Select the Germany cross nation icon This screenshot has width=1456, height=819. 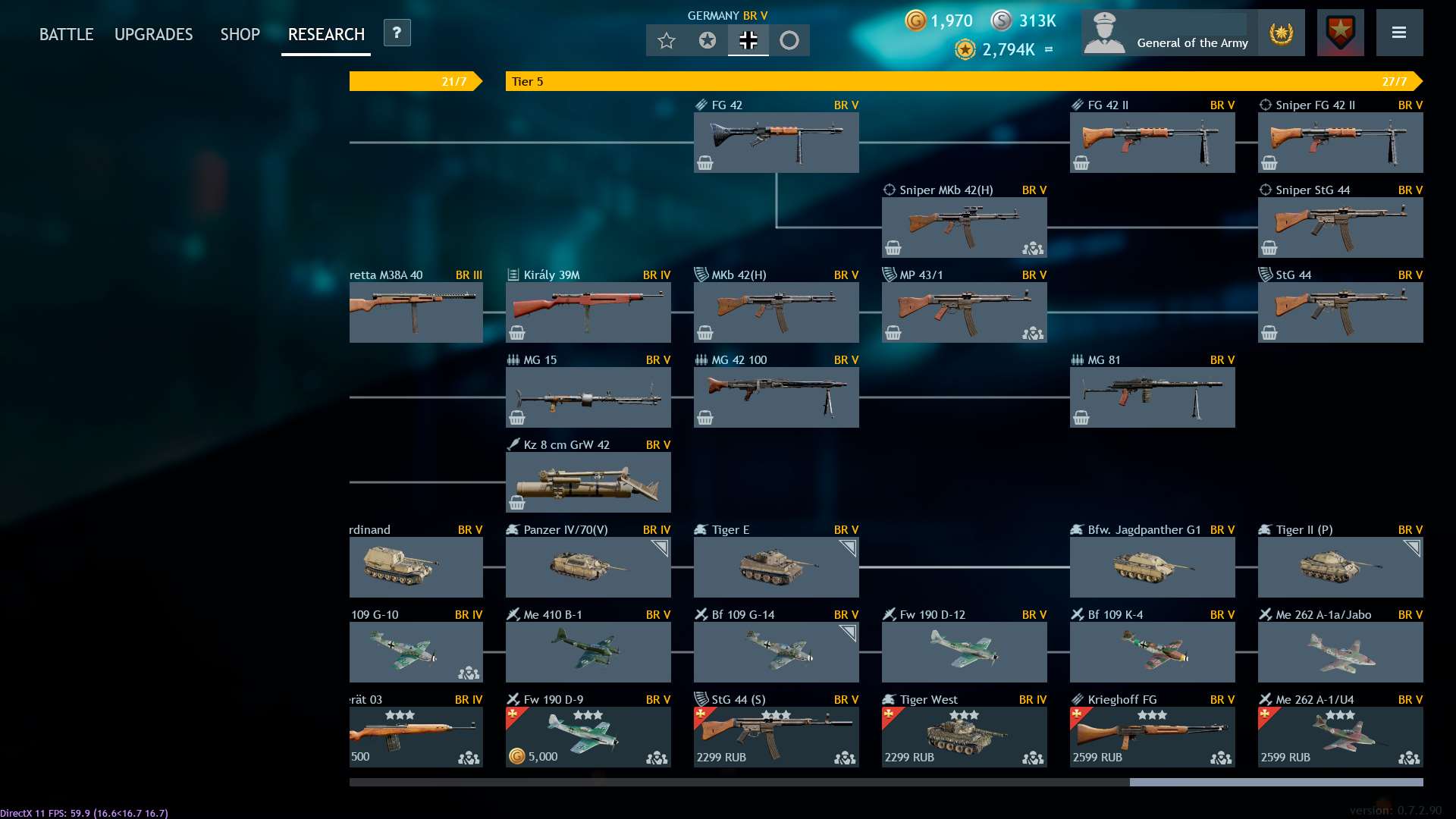[x=748, y=41]
